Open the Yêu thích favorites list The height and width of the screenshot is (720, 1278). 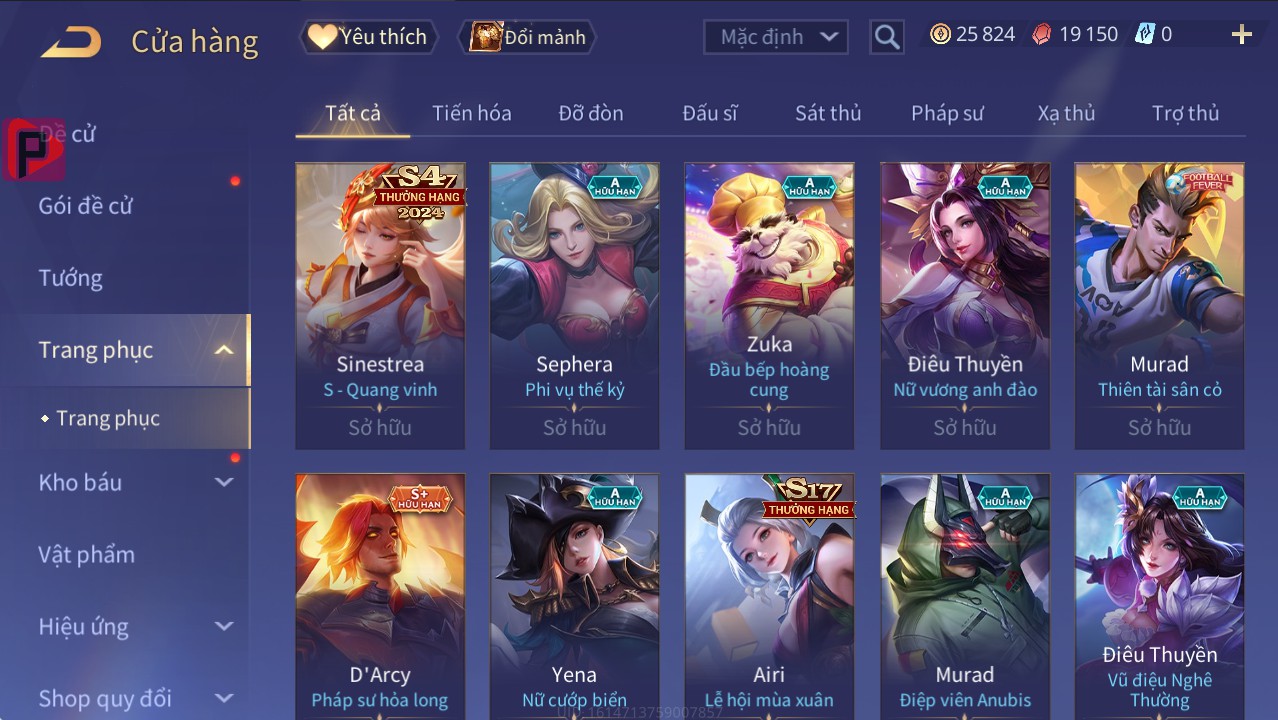click(x=367, y=37)
